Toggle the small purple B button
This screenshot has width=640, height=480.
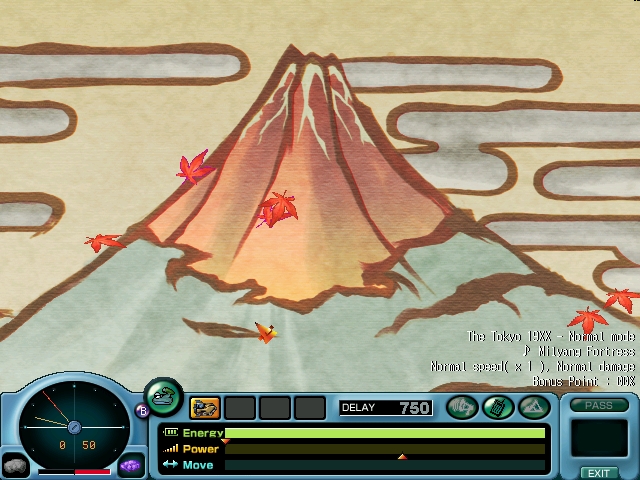(x=141, y=410)
